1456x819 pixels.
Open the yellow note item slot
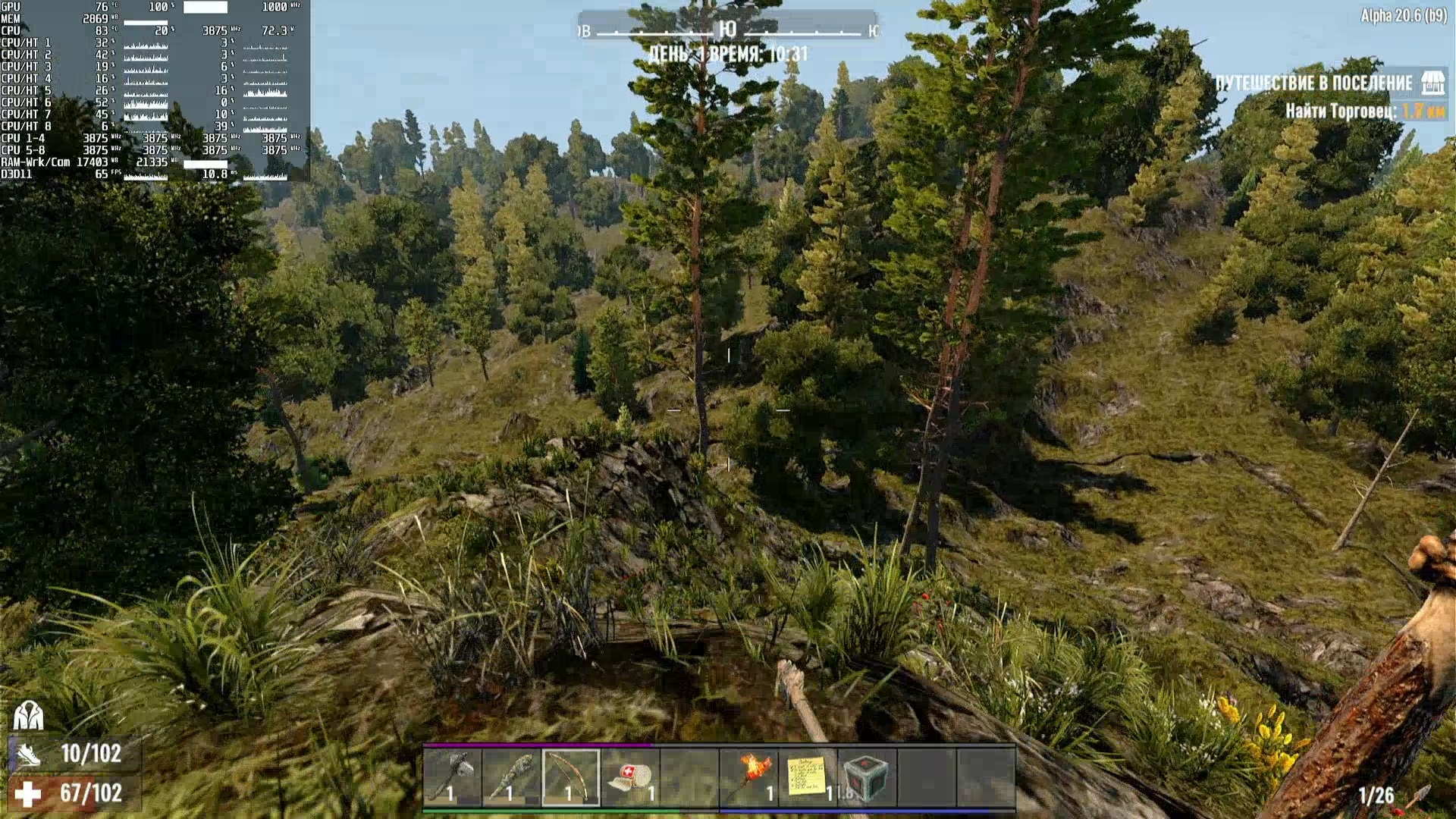[x=808, y=777]
